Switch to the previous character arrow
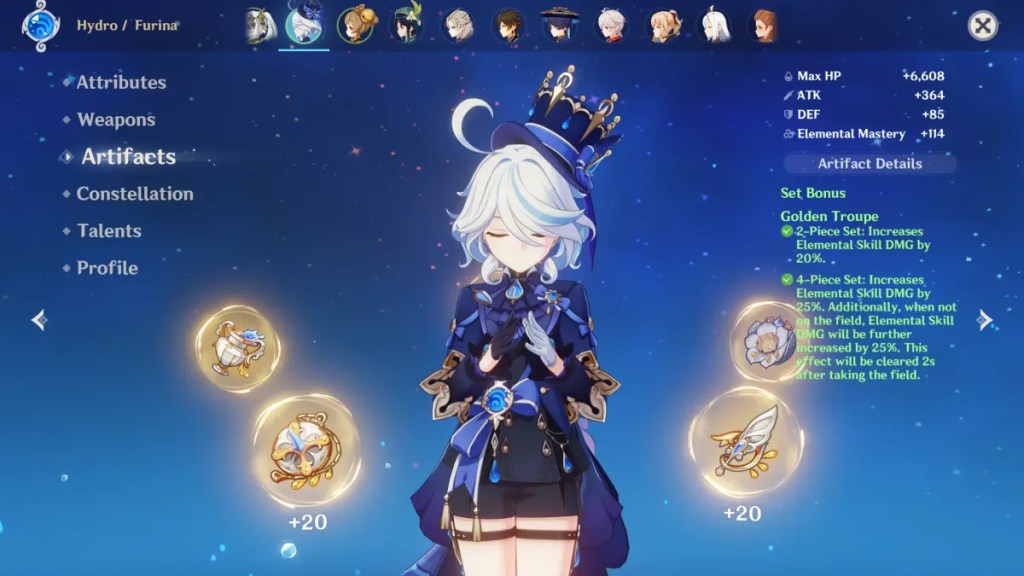Screen dimensions: 1024x576 [38, 320]
